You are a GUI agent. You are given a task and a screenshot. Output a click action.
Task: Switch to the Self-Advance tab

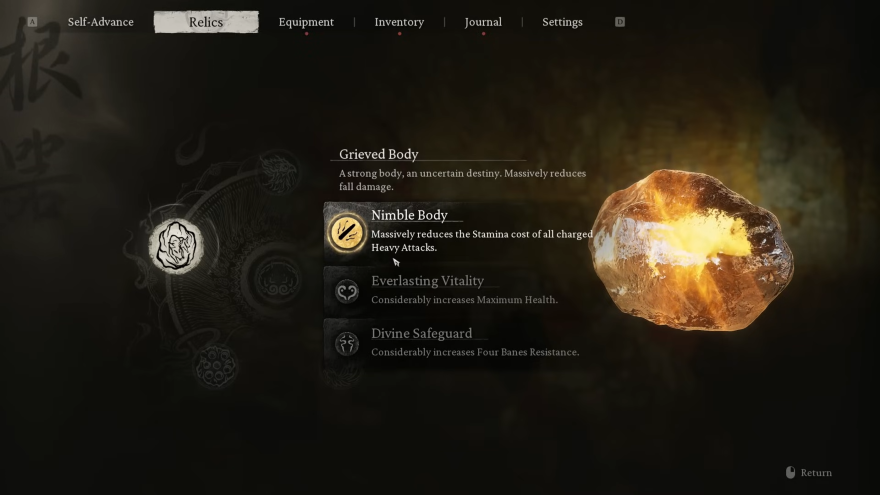(100, 22)
